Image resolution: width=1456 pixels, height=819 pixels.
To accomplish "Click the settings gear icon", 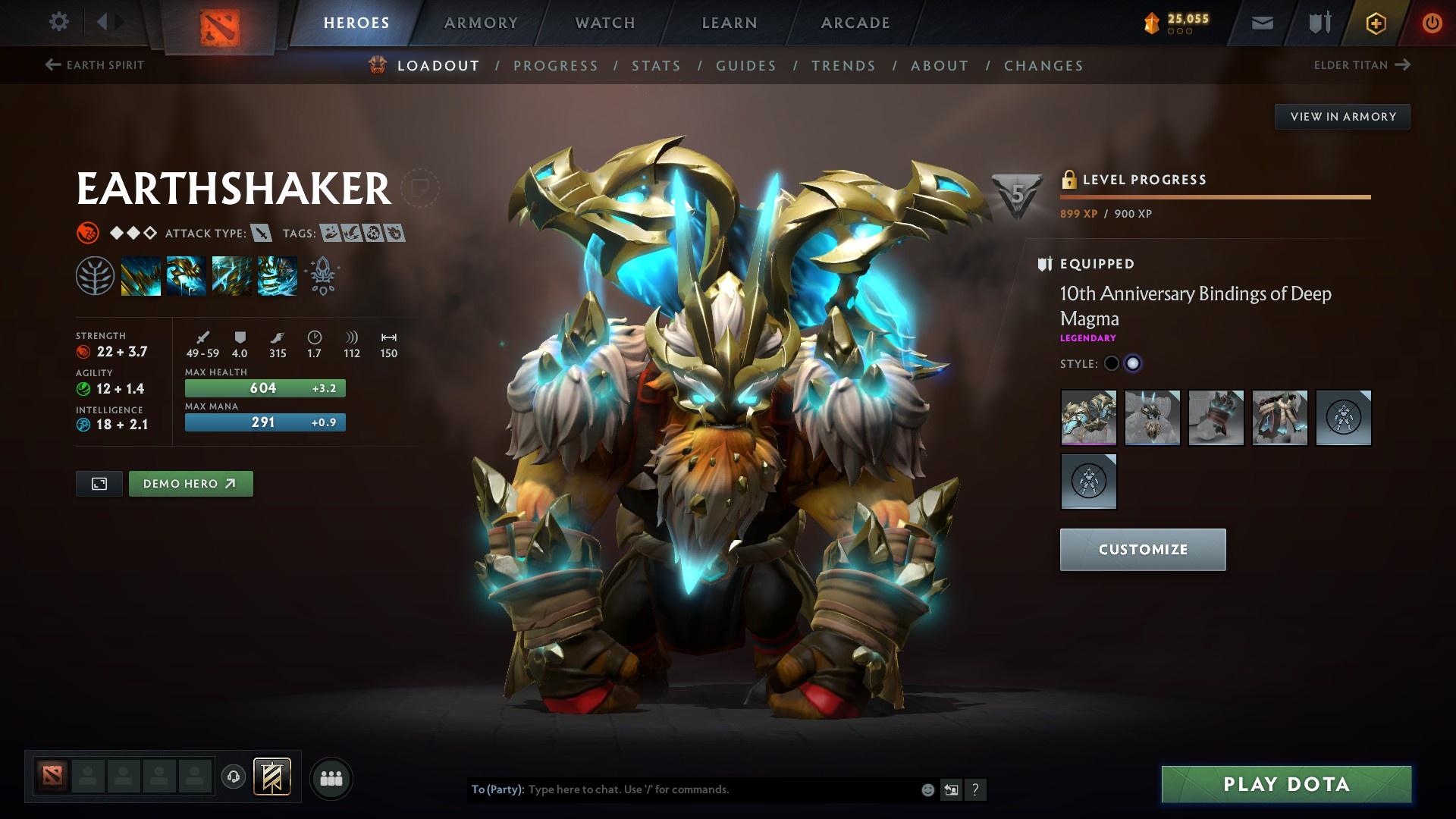I will tap(58, 22).
